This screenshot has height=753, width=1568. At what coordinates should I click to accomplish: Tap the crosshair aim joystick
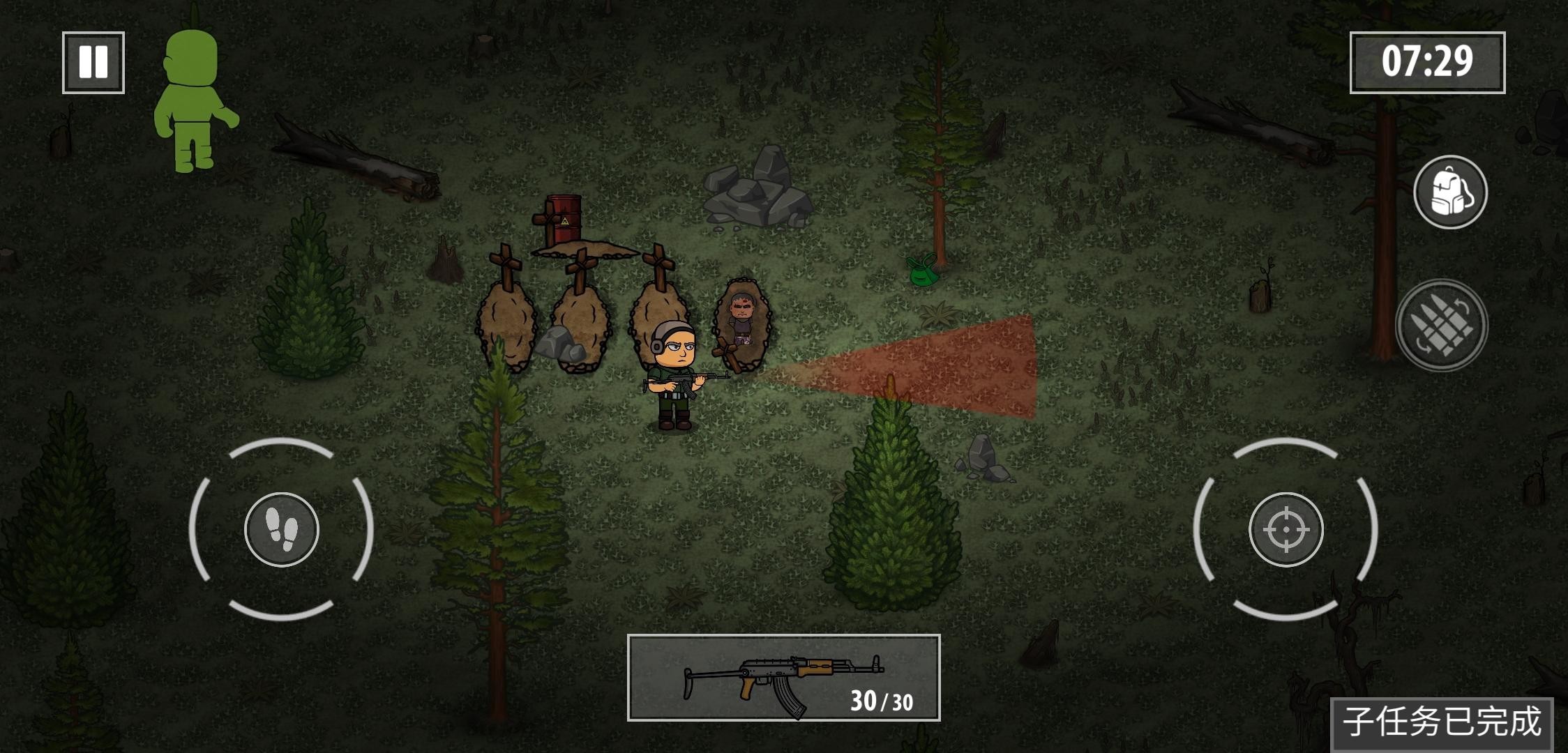point(1286,530)
